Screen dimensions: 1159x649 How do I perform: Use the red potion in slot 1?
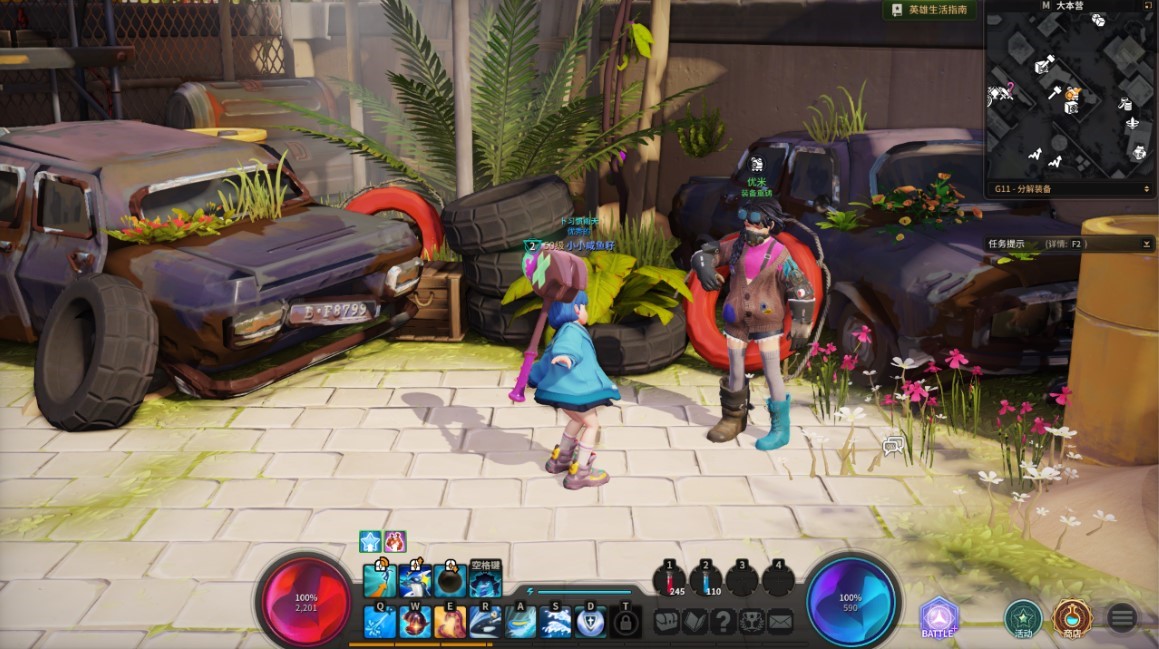(669, 579)
